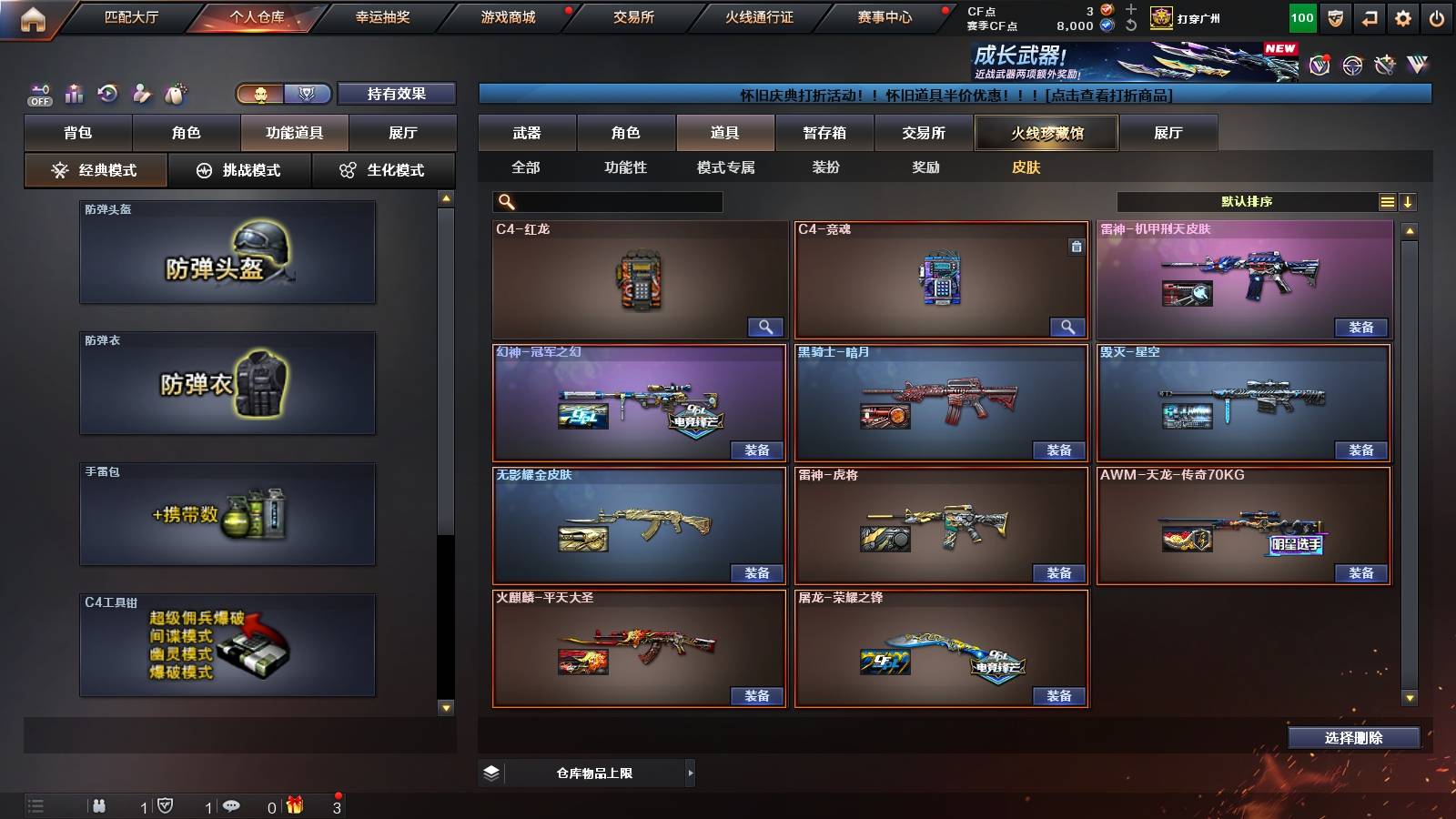Click the 持有效果 button
This screenshot has height=819, width=1456.
click(x=395, y=94)
